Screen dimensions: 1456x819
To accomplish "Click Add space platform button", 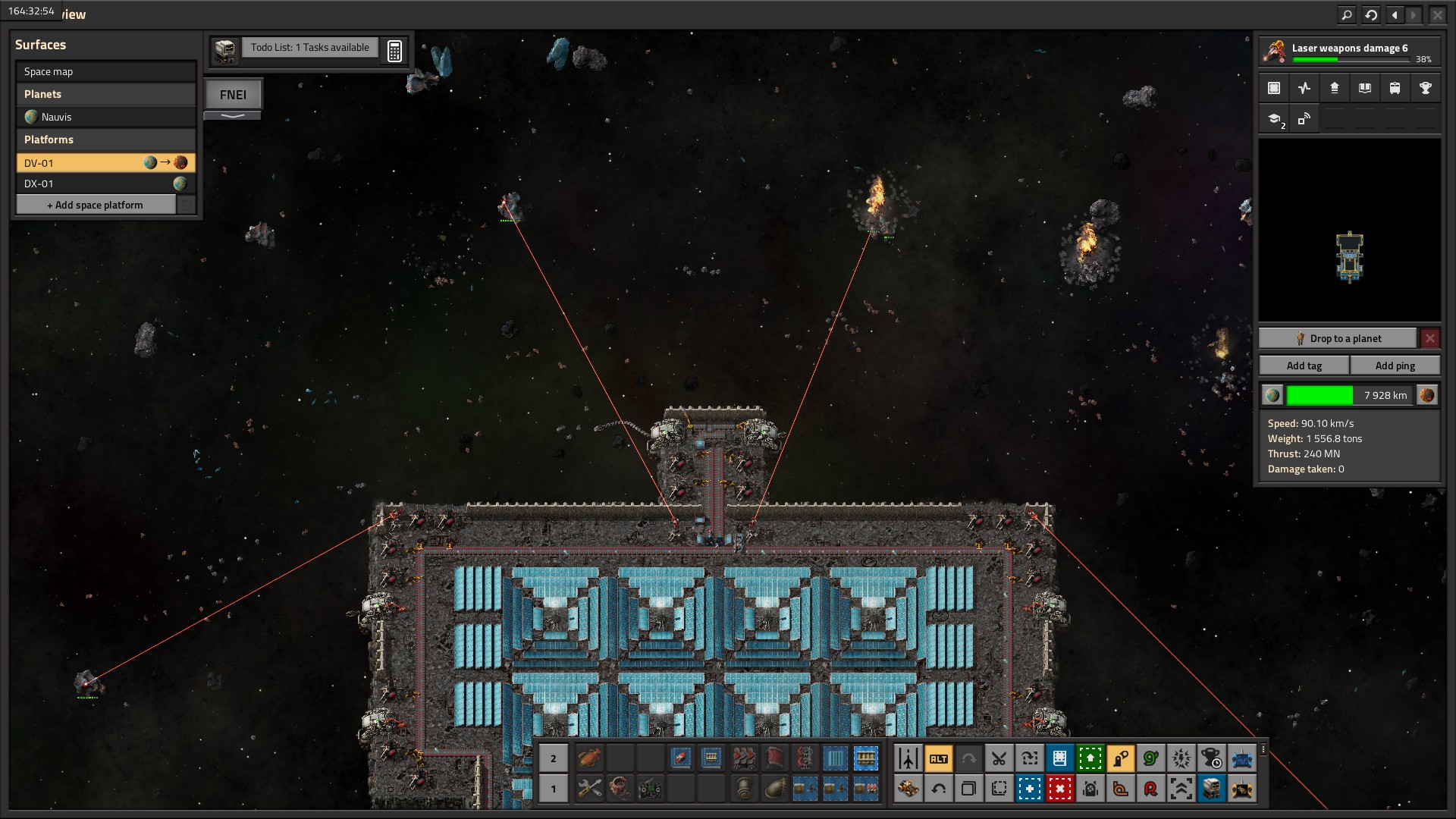I will pos(96,205).
